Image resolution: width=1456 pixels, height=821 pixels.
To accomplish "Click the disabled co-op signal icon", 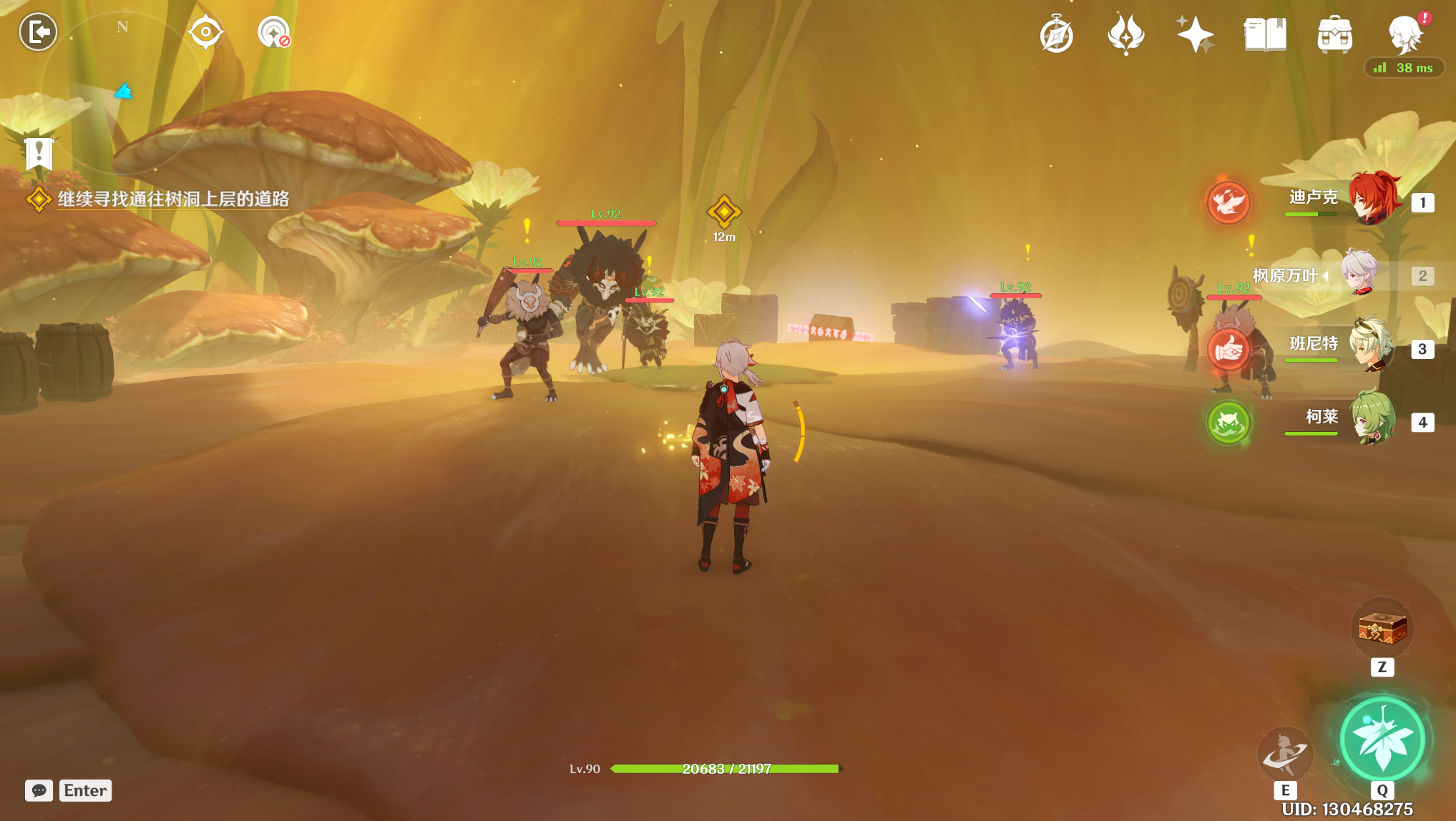I will click(x=273, y=32).
